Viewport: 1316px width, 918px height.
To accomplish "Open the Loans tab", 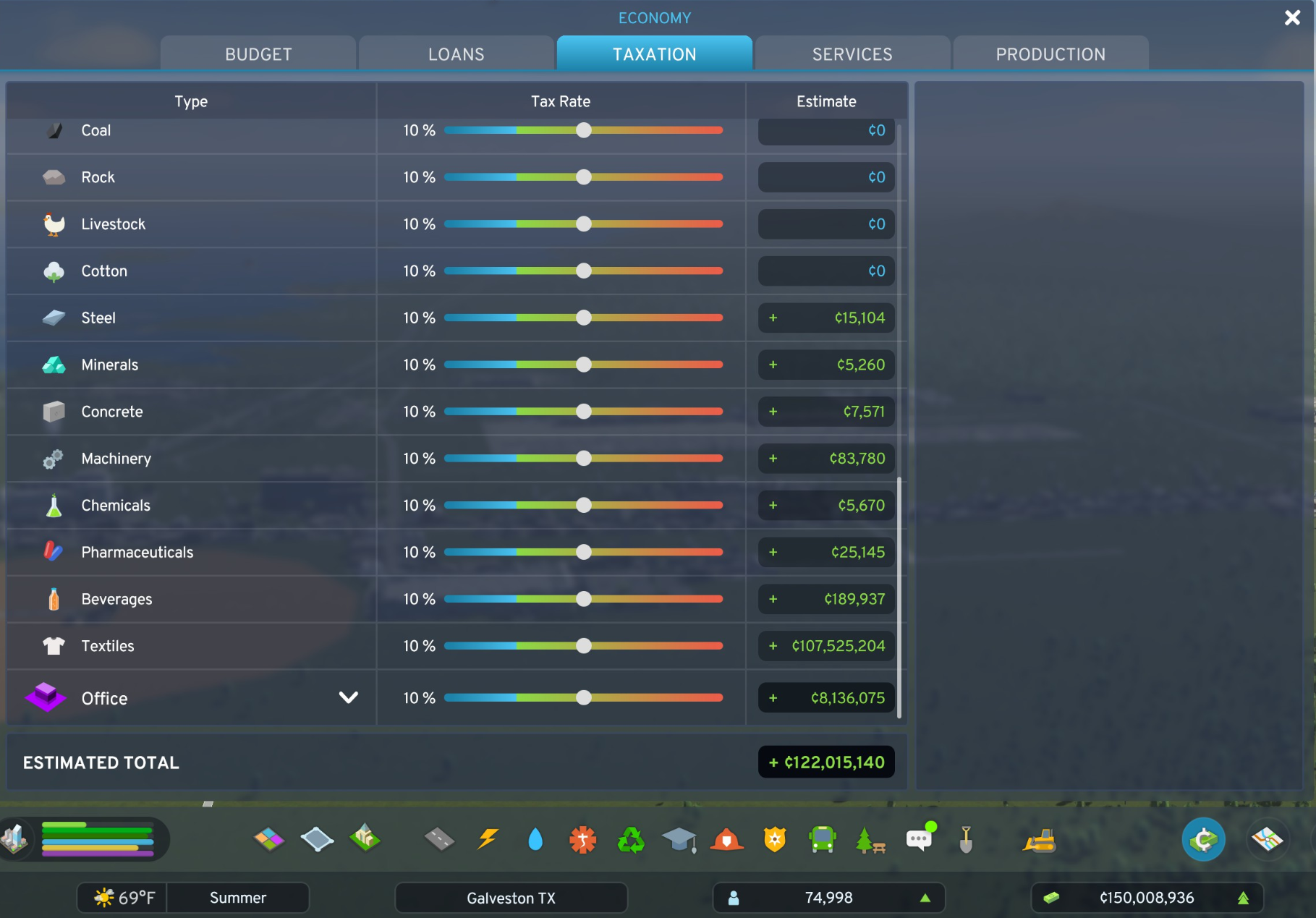I will (x=456, y=54).
